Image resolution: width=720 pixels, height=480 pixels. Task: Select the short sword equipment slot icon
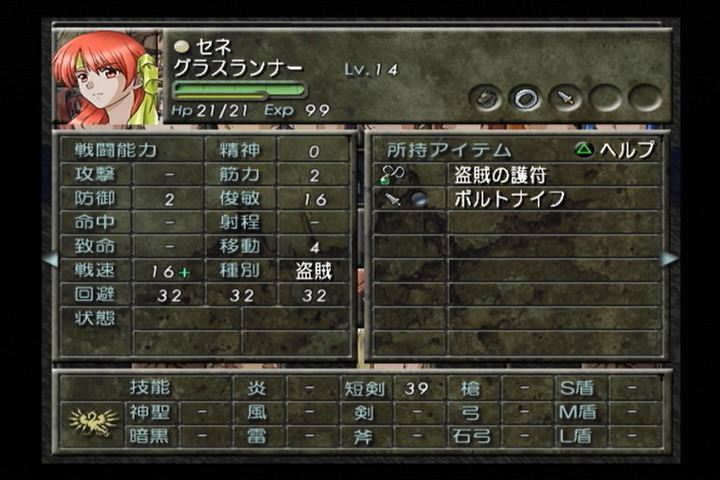click(565, 98)
